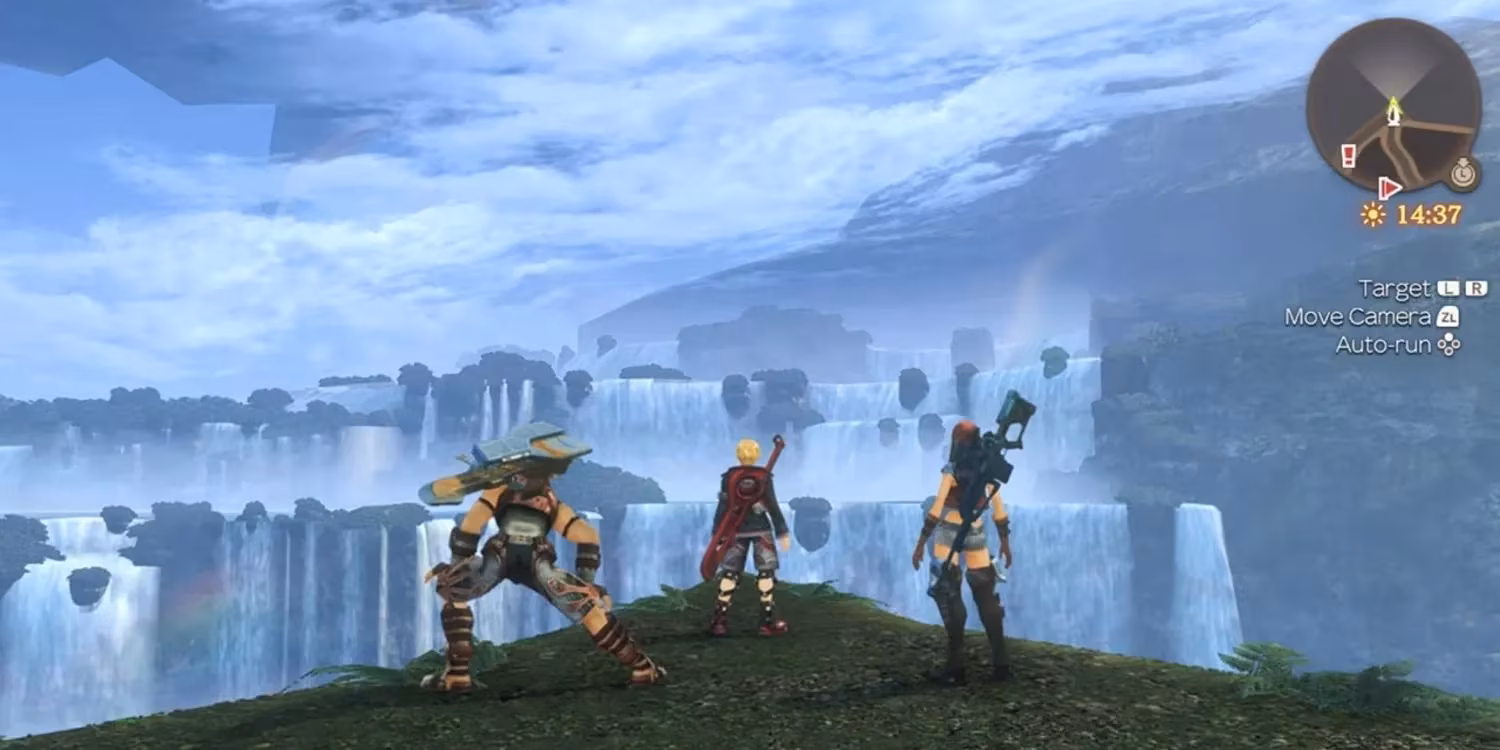Click the 14:37 in-game time display
The width and height of the screenshot is (1500, 750).
pos(1429,214)
